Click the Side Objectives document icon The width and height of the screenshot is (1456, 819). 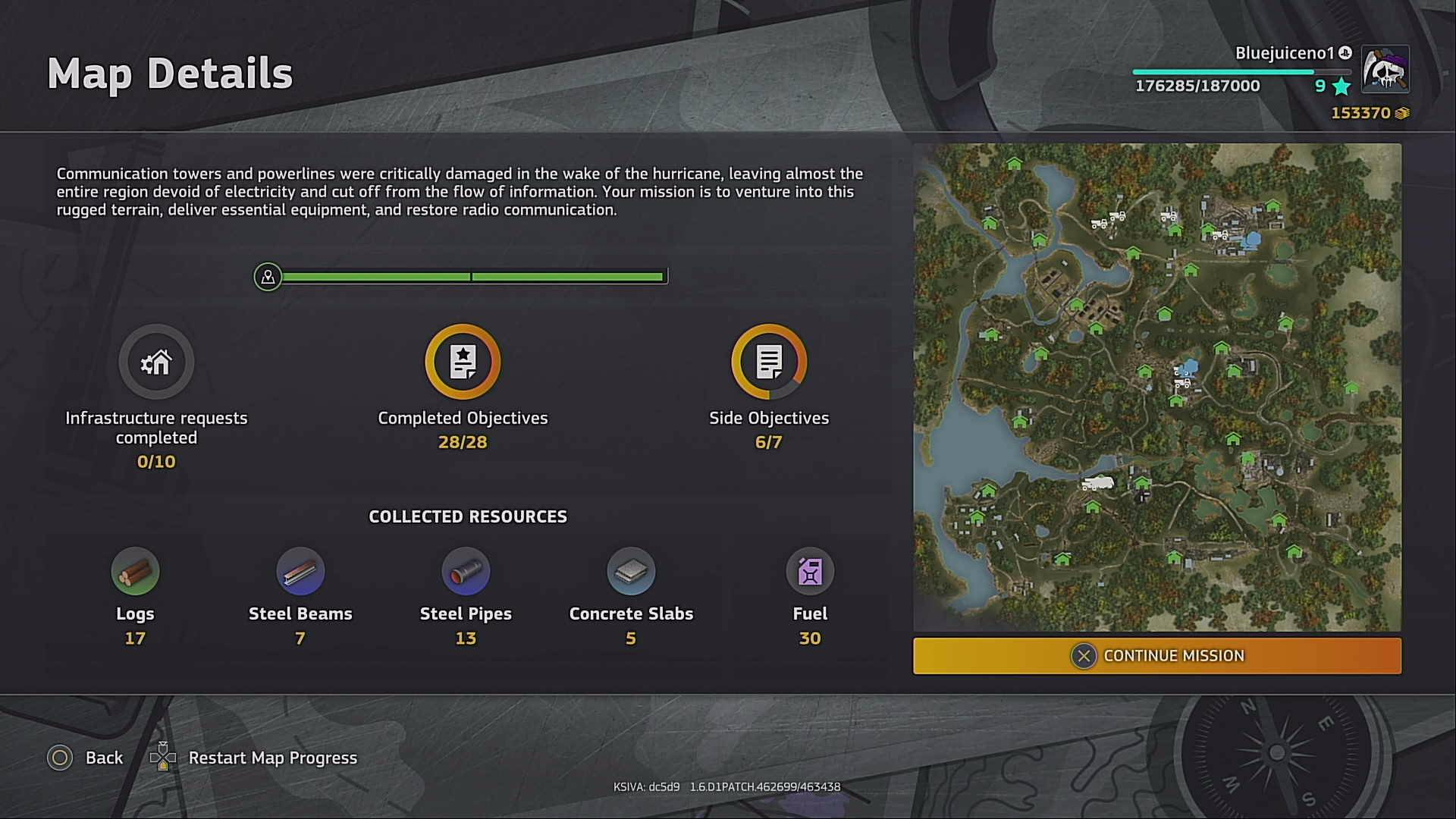[x=769, y=362]
